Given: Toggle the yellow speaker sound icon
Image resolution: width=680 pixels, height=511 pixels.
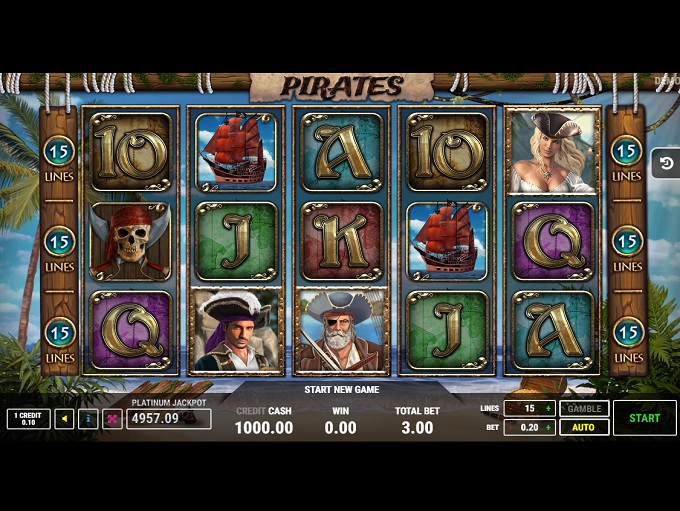Looking at the screenshot, I should tap(65, 419).
